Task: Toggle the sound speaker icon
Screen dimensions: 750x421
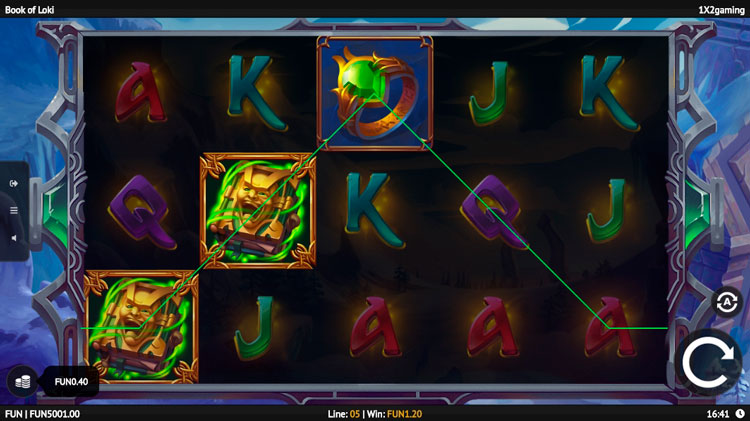Action: point(14,238)
